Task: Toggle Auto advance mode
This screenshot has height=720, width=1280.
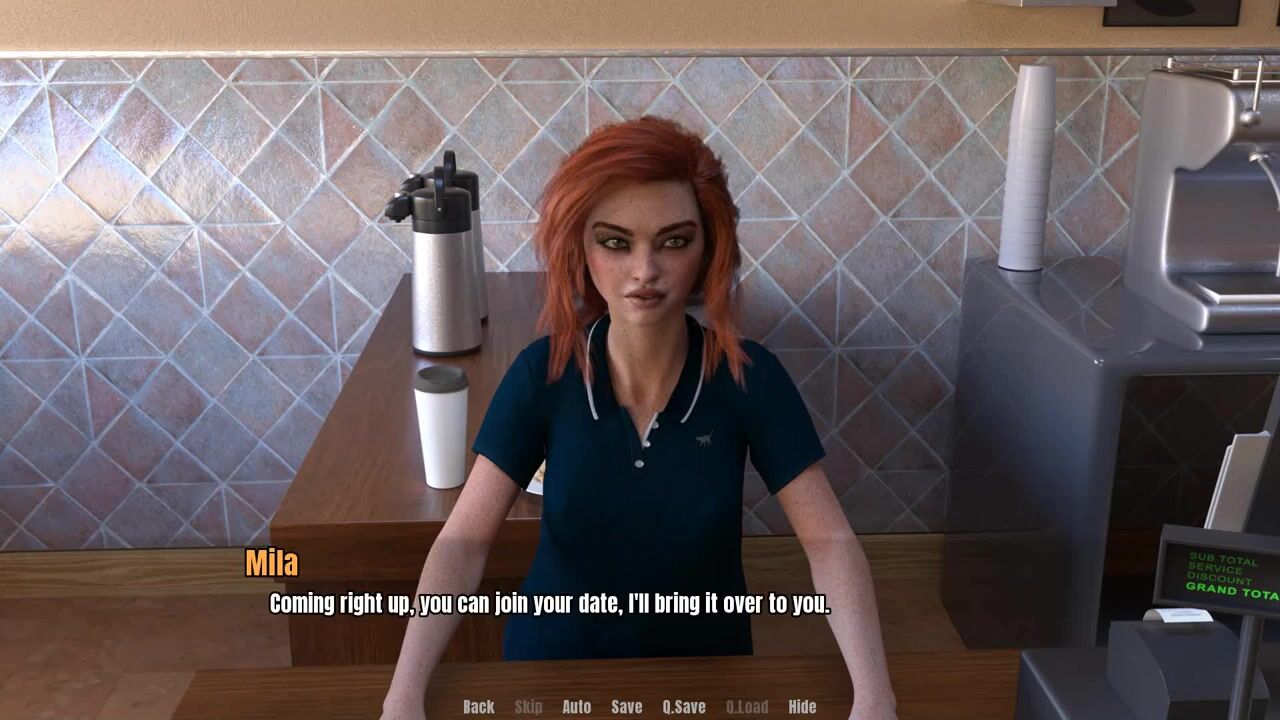Action: pyautogui.click(x=576, y=707)
